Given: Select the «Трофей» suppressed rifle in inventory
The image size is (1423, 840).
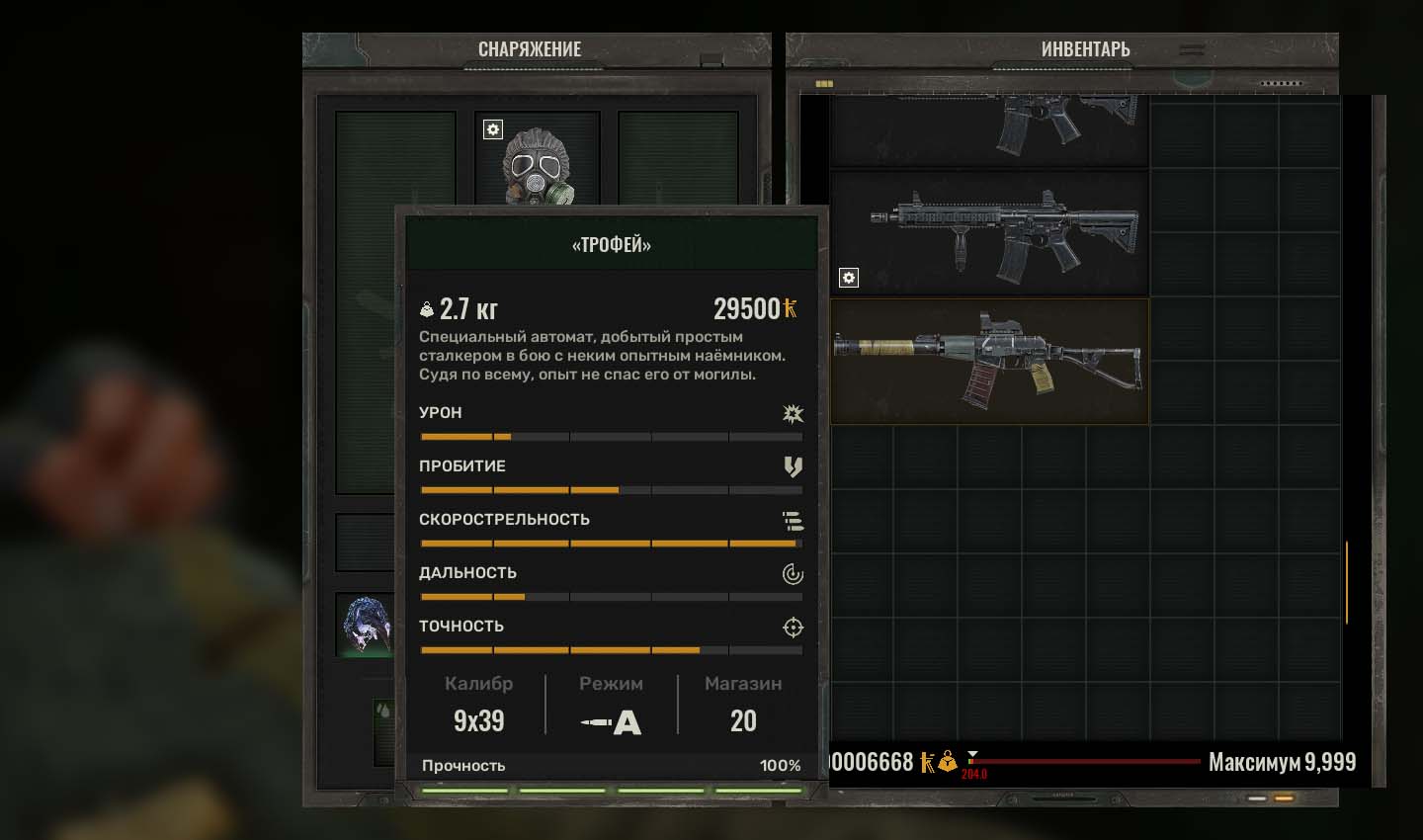Looking at the screenshot, I should coord(989,362).
